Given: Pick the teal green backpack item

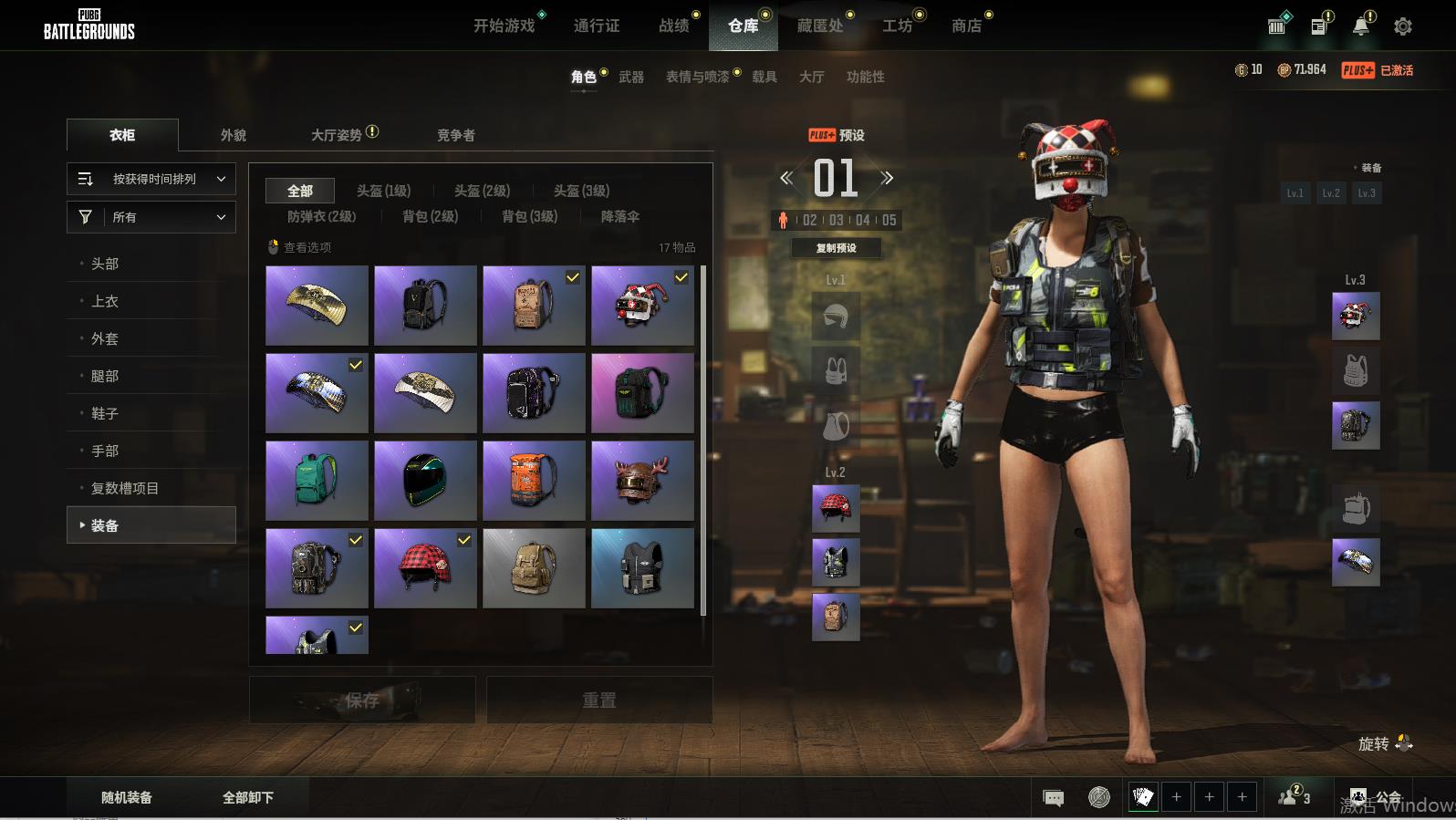Looking at the screenshot, I should [317, 481].
